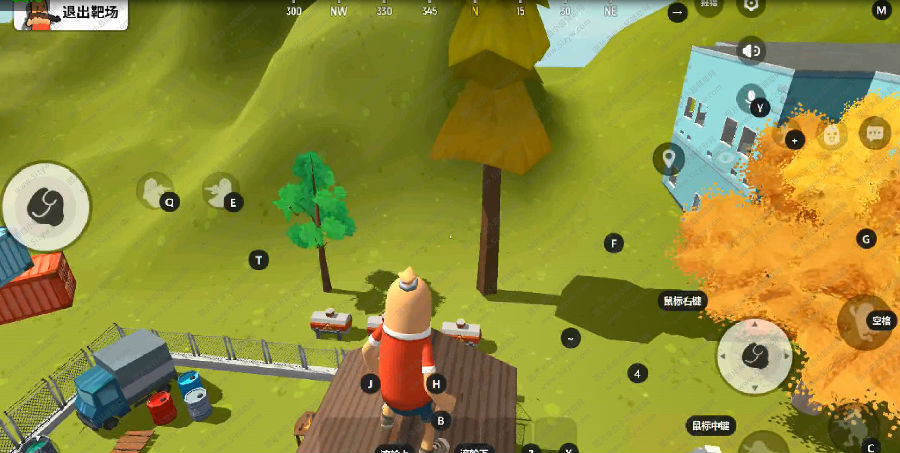Toggle the microphone voice icon
The image size is (900, 453).
click(x=750, y=97)
